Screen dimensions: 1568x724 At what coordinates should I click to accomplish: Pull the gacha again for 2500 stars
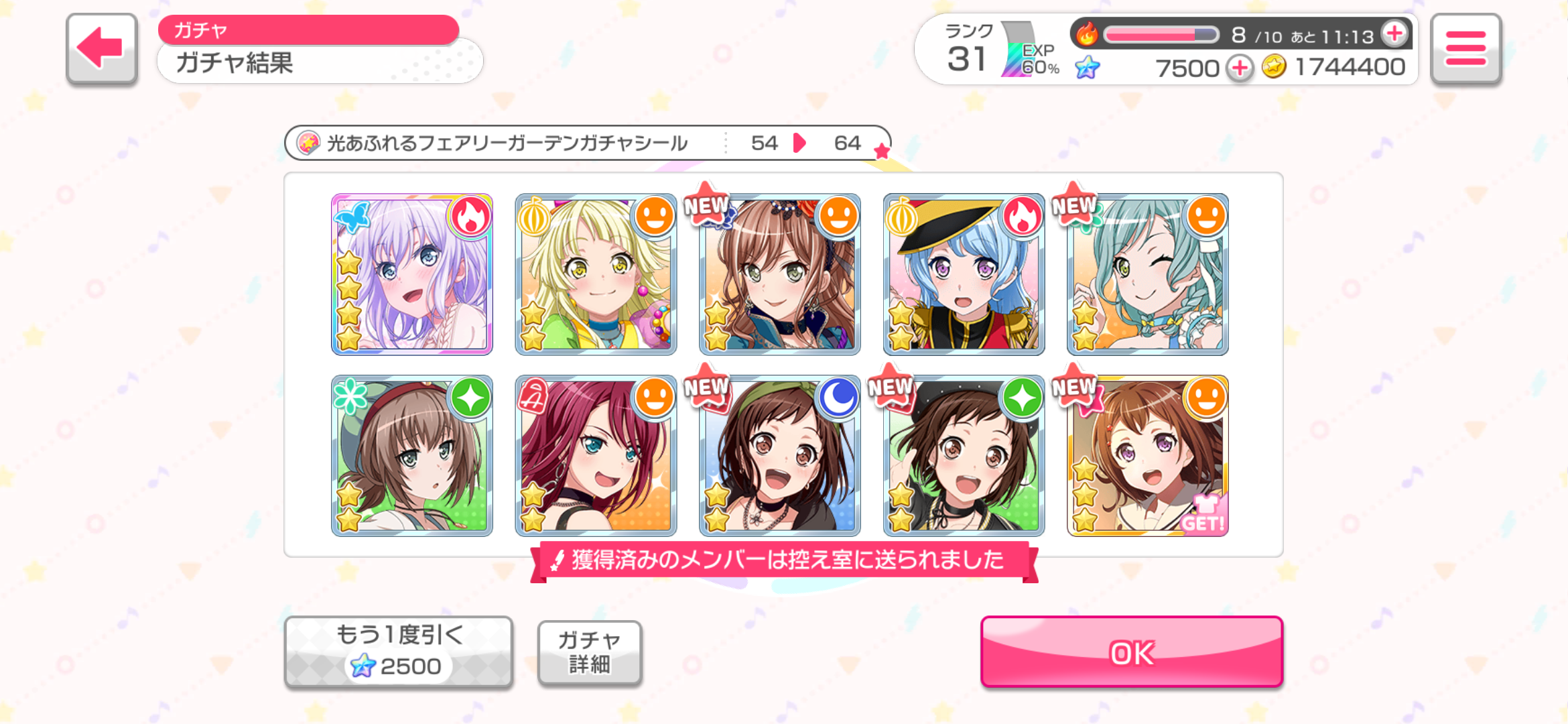(x=399, y=652)
